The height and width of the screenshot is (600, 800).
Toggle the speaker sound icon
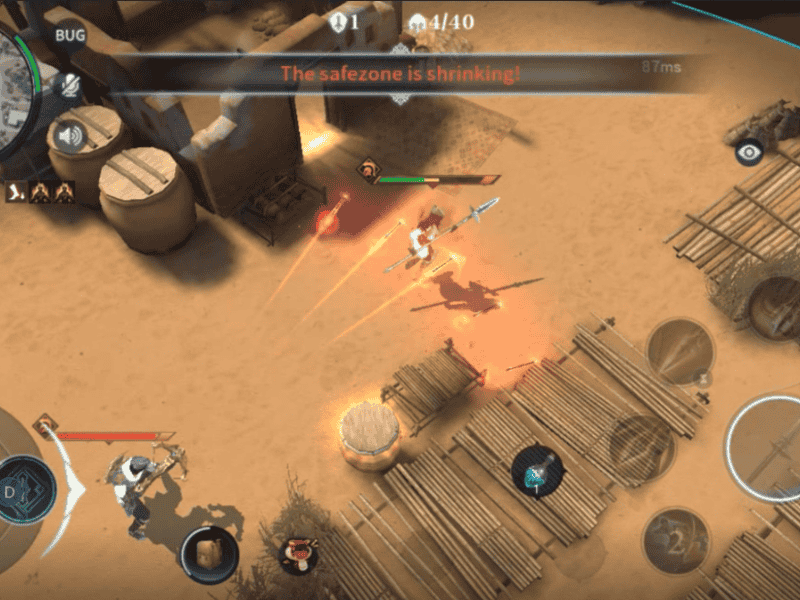[x=69, y=136]
